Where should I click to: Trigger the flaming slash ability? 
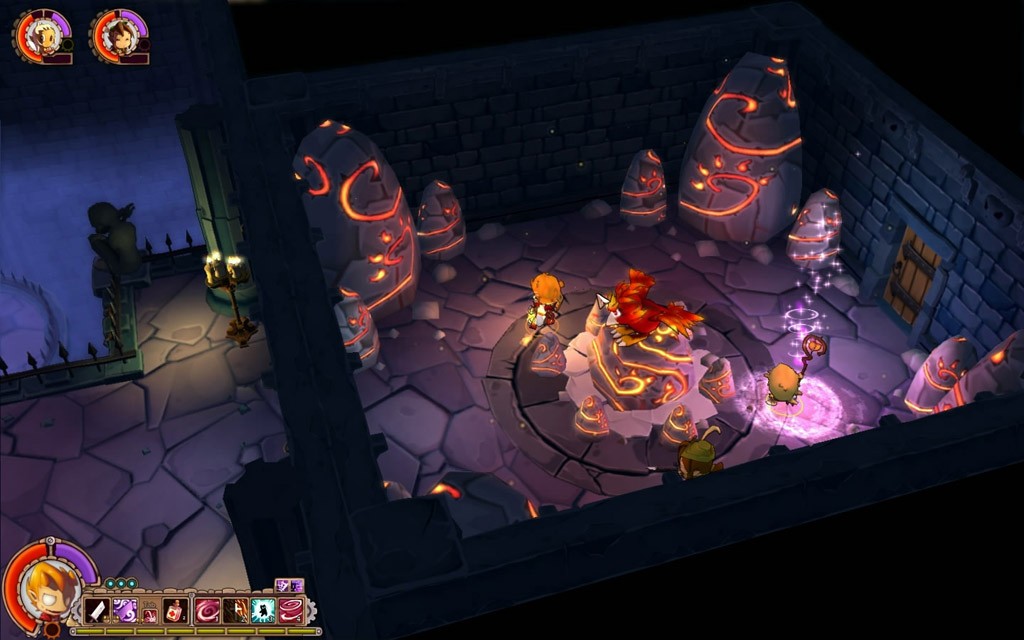pyautogui.click(x=236, y=610)
